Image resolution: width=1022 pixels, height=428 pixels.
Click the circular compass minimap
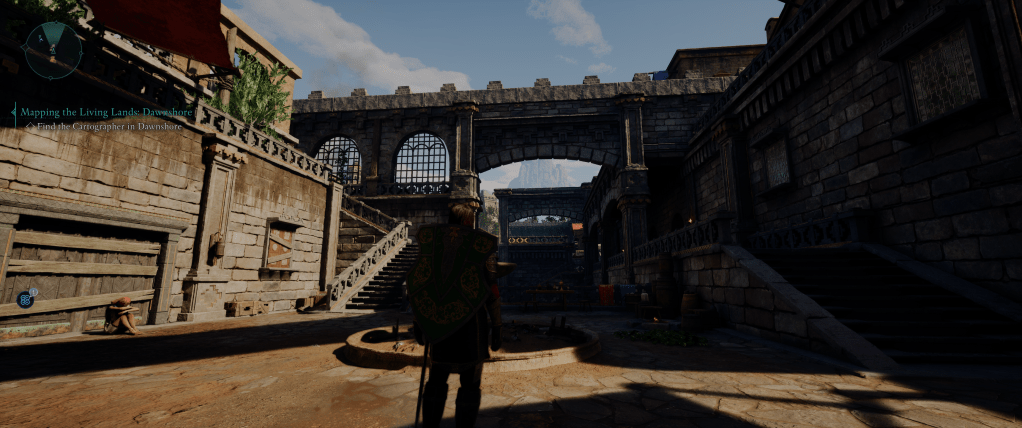tap(52, 50)
